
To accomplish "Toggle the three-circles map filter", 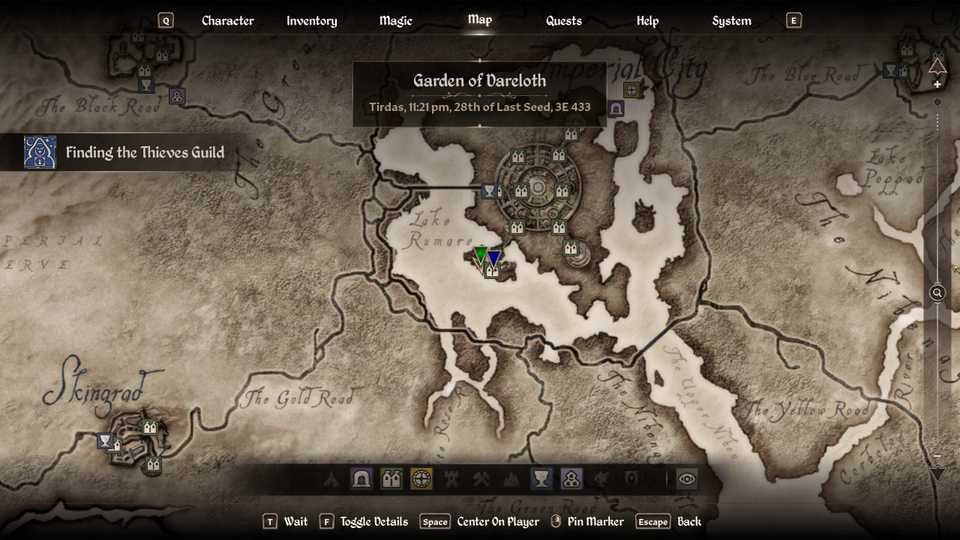I will pyautogui.click(x=571, y=479).
